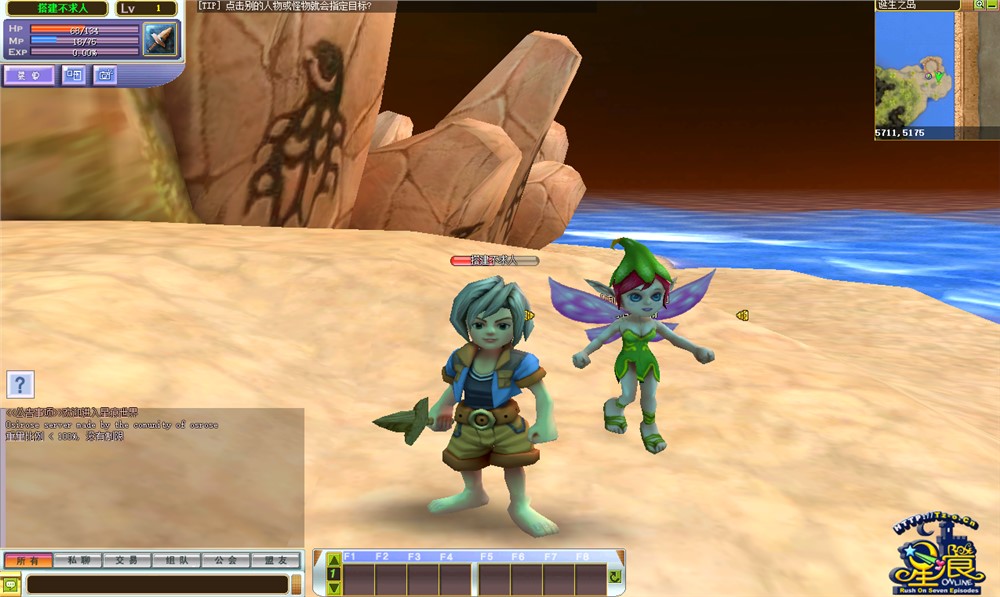Switch to the 所有 chat tab

[28, 561]
